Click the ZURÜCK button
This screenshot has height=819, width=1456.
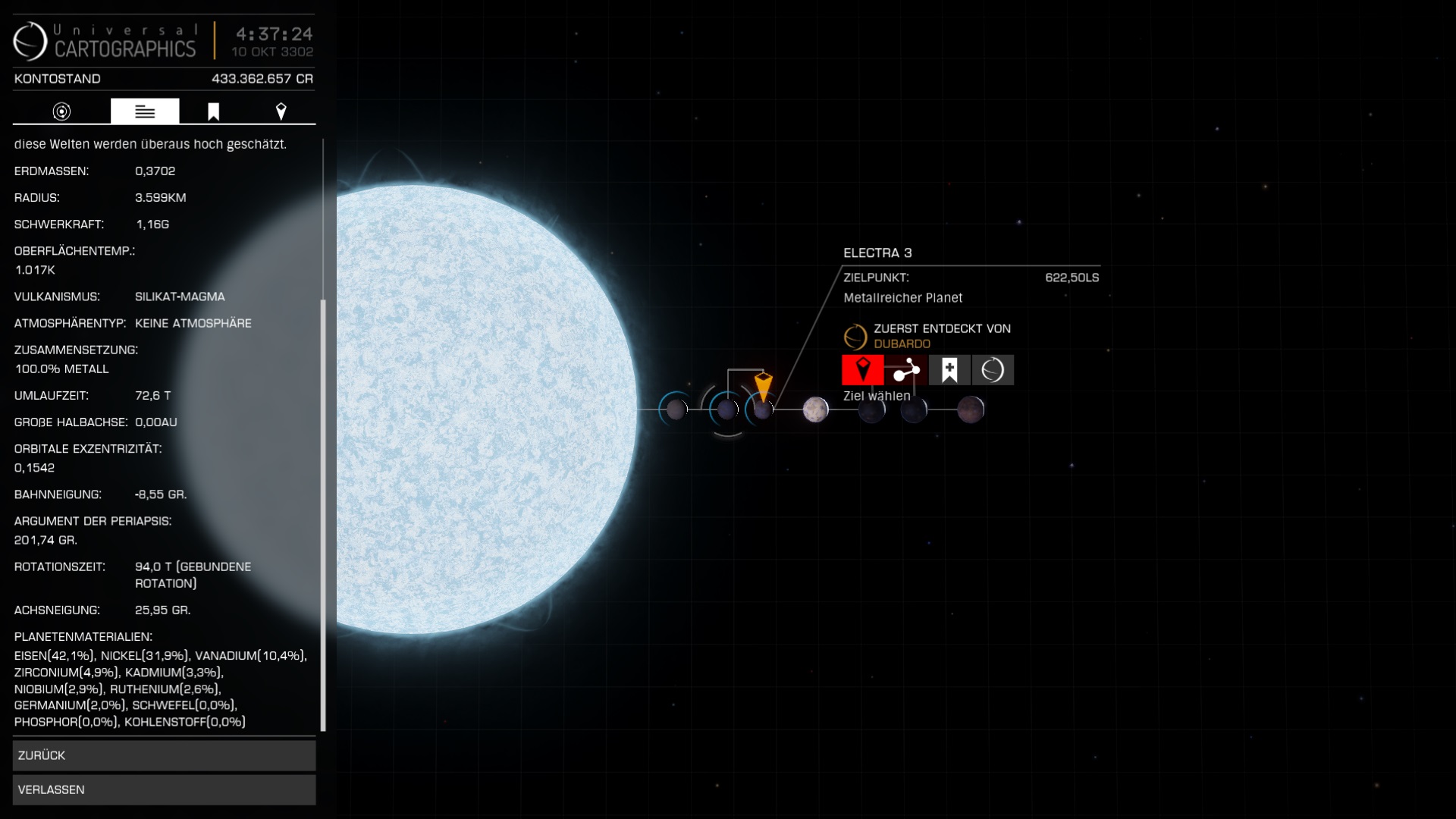164,755
